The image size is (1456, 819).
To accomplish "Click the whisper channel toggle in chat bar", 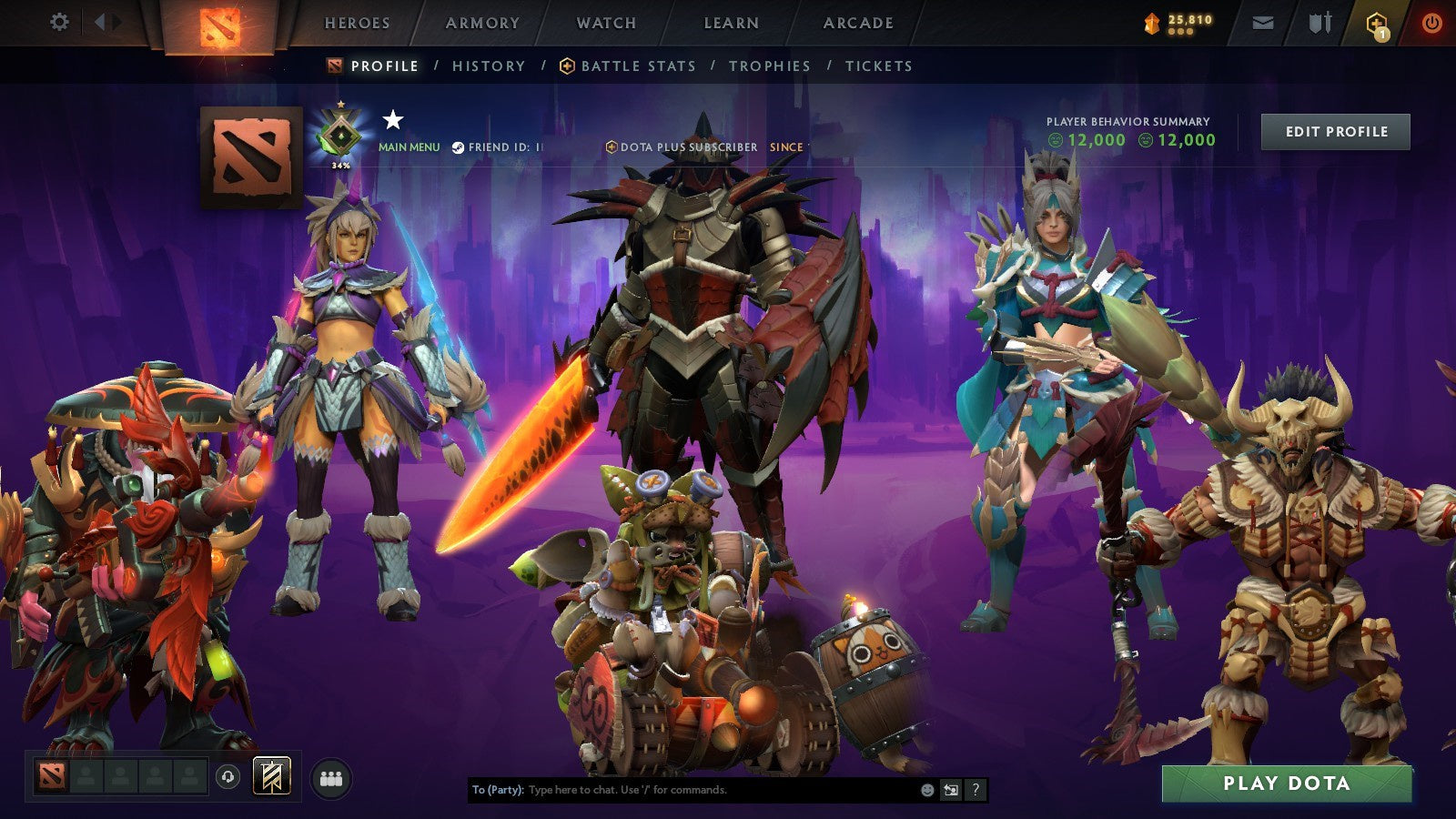I will (951, 791).
